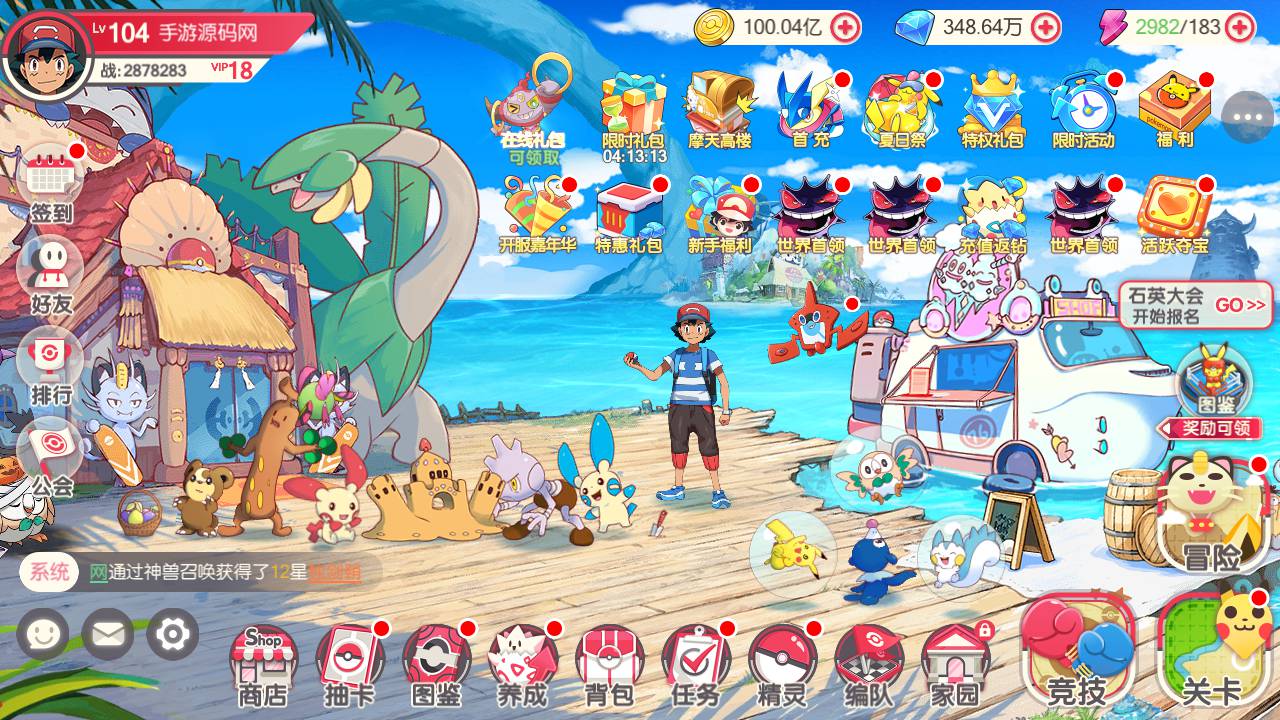This screenshot has width=1280, height=720.
Task: Open the 编队 team formation menu
Action: click(x=868, y=662)
